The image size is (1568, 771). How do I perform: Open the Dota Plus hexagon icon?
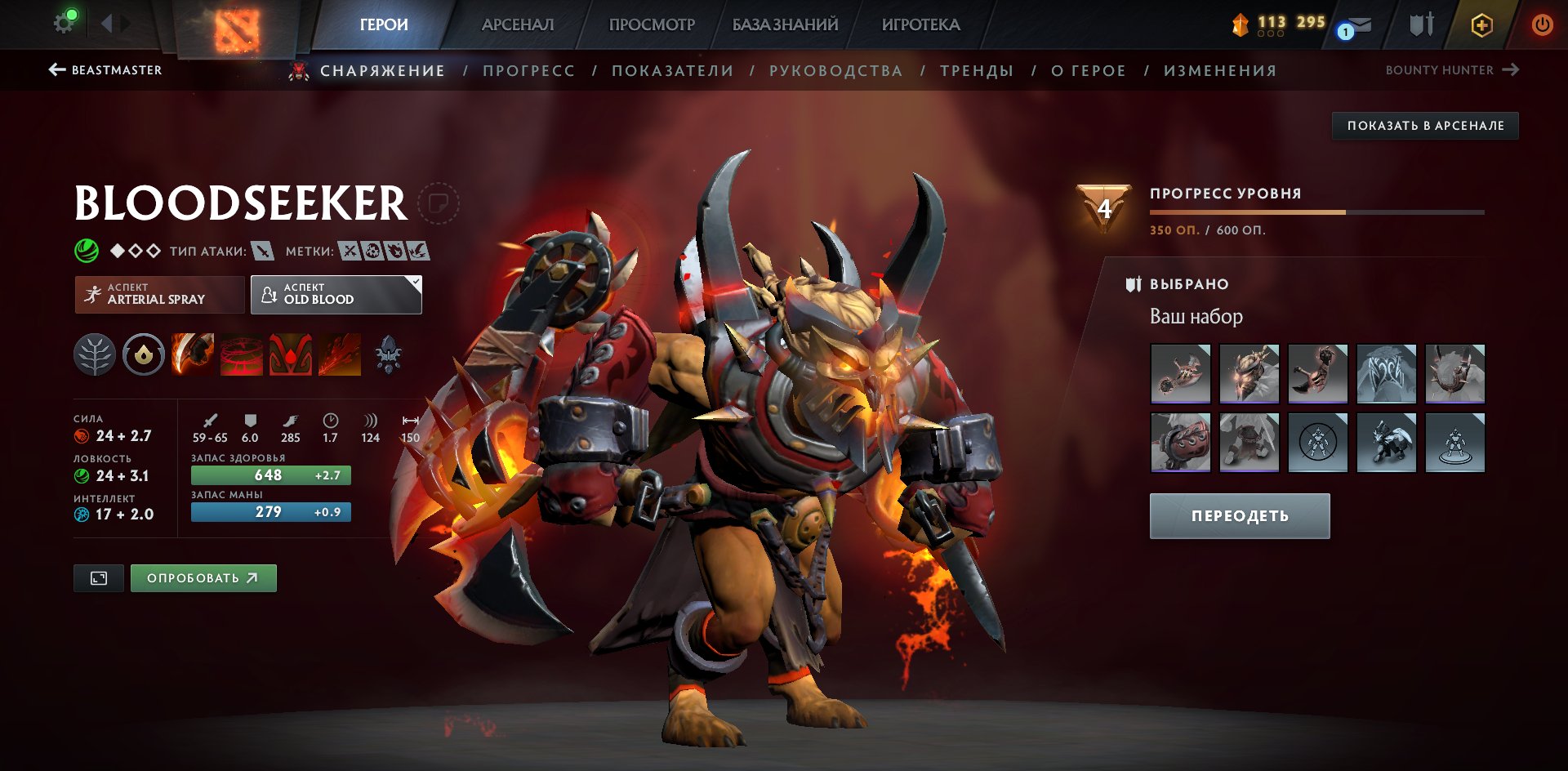[x=1482, y=25]
